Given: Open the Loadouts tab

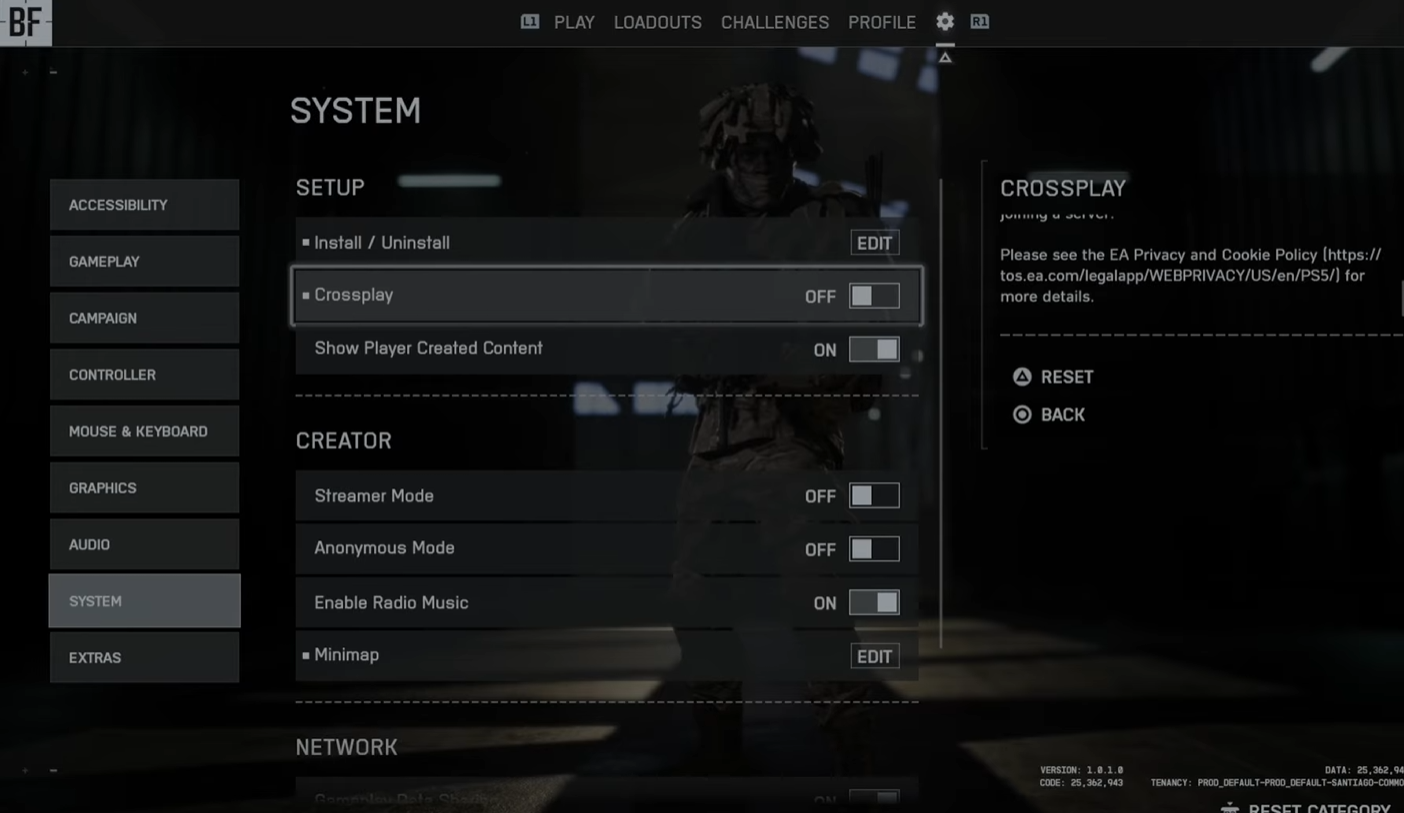Looking at the screenshot, I should pos(657,22).
